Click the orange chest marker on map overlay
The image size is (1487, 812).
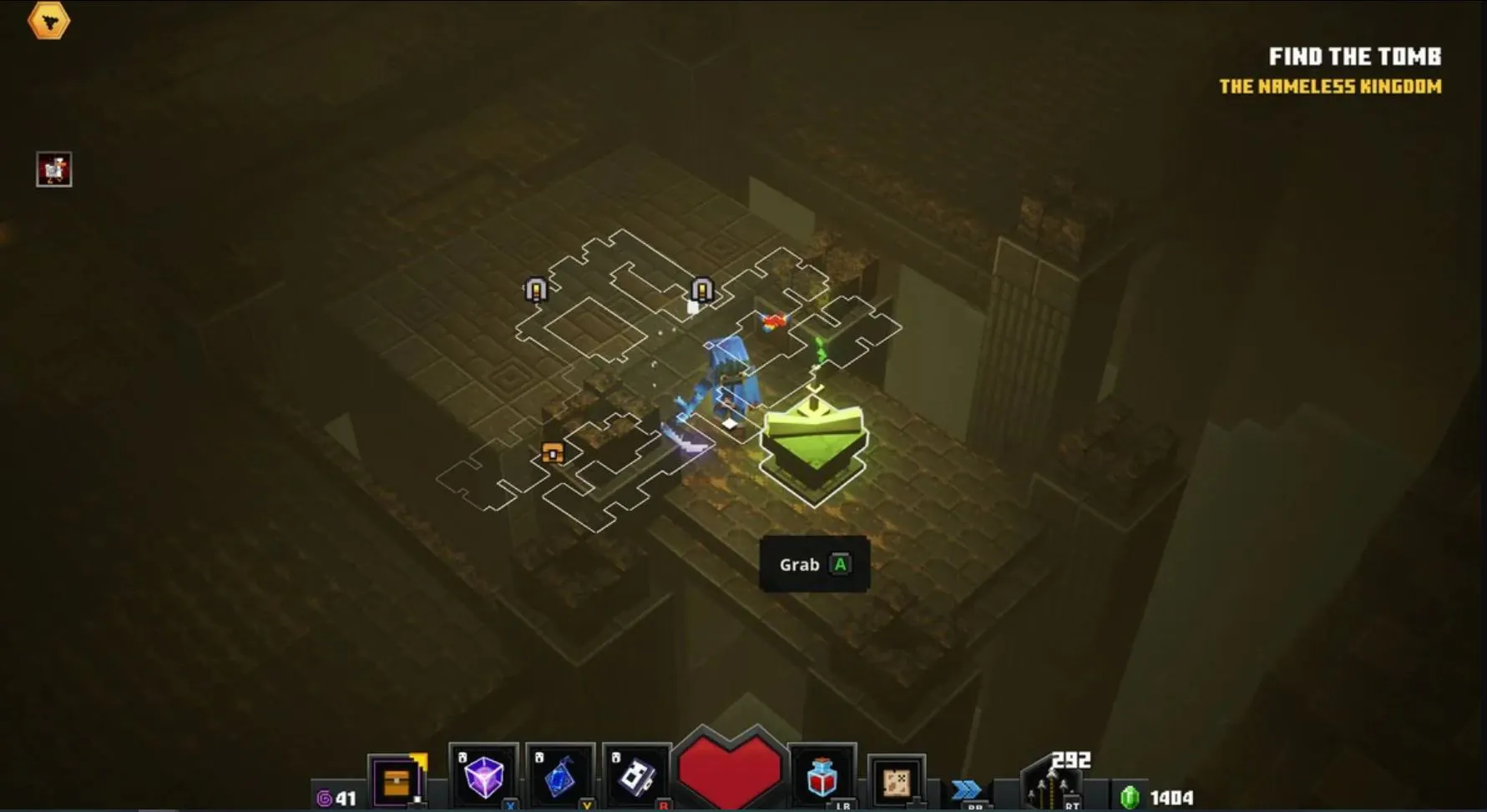coord(552,452)
